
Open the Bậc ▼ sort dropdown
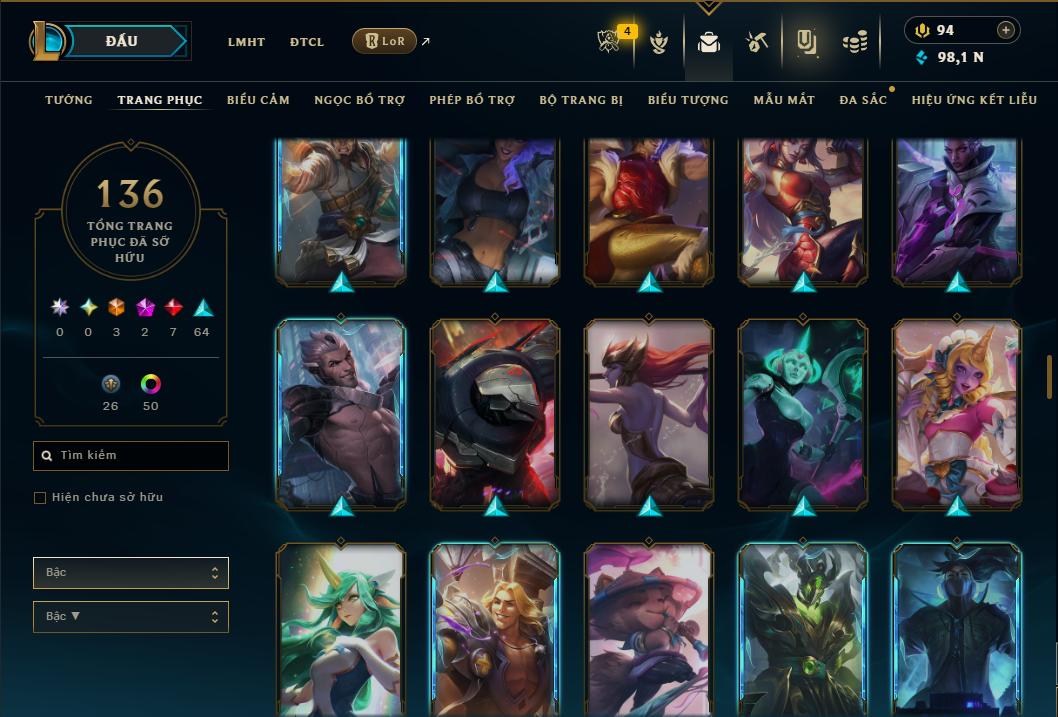pyautogui.click(x=131, y=616)
